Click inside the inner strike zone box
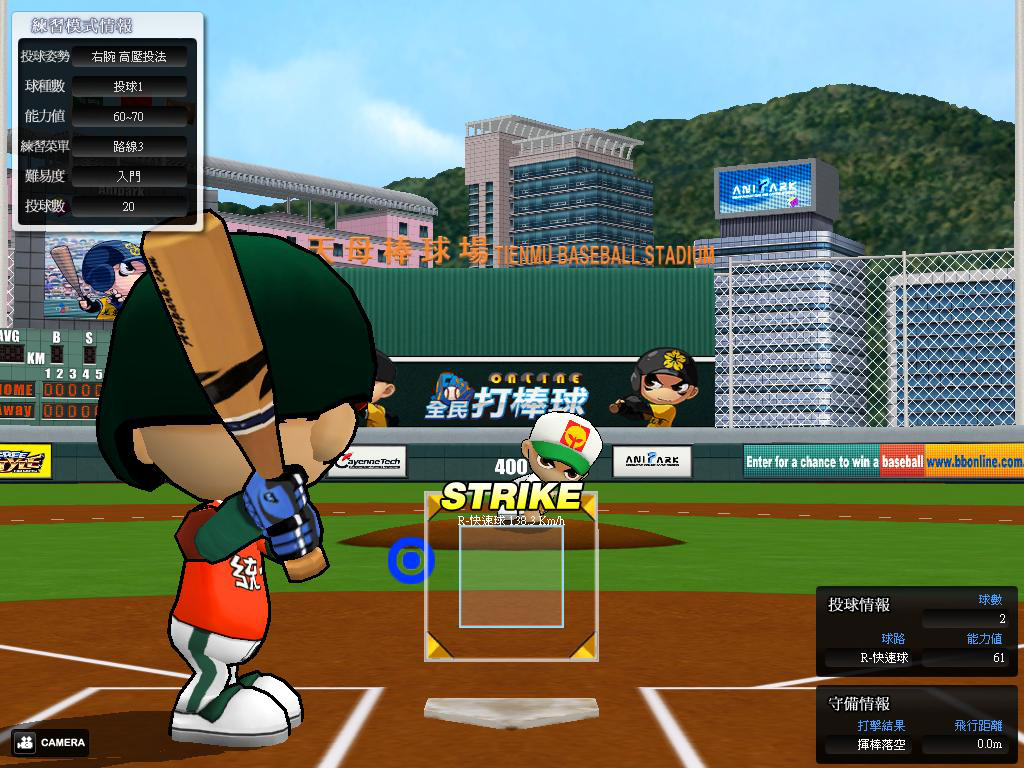 tap(511, 576)
